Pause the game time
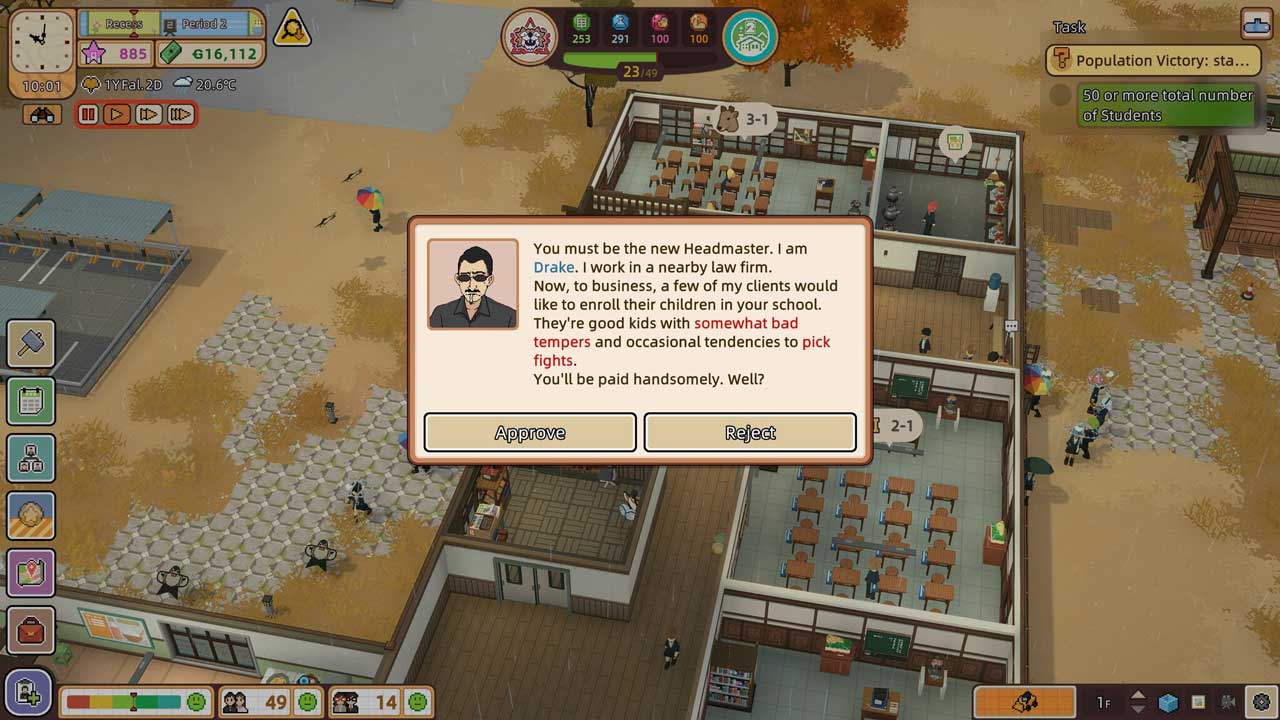 89,115
